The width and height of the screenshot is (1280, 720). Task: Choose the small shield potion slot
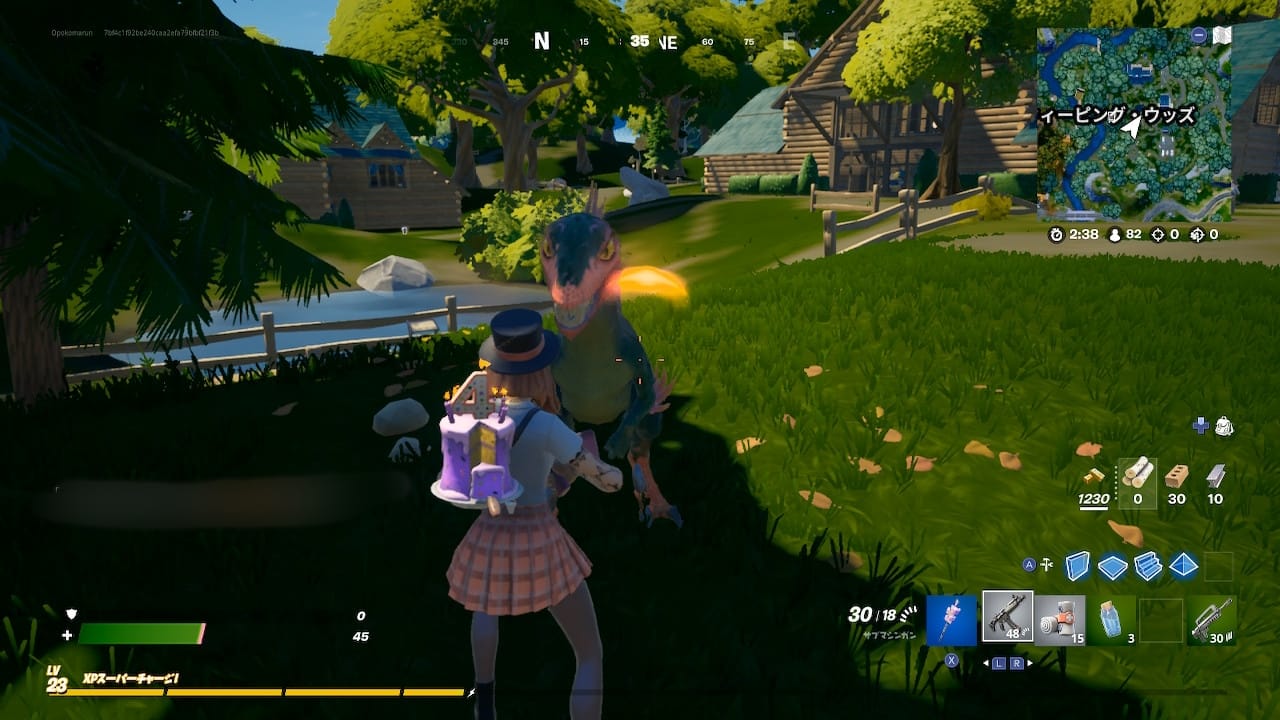1111,620
